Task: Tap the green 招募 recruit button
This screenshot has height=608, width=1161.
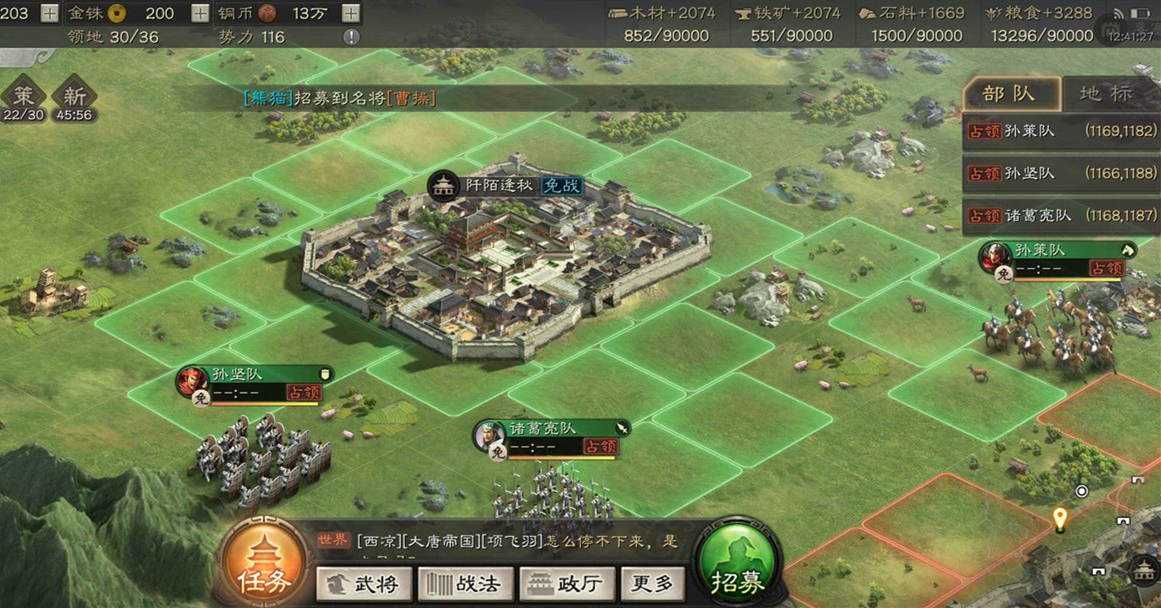Action: pyautogui.click(x=738, y=566)
